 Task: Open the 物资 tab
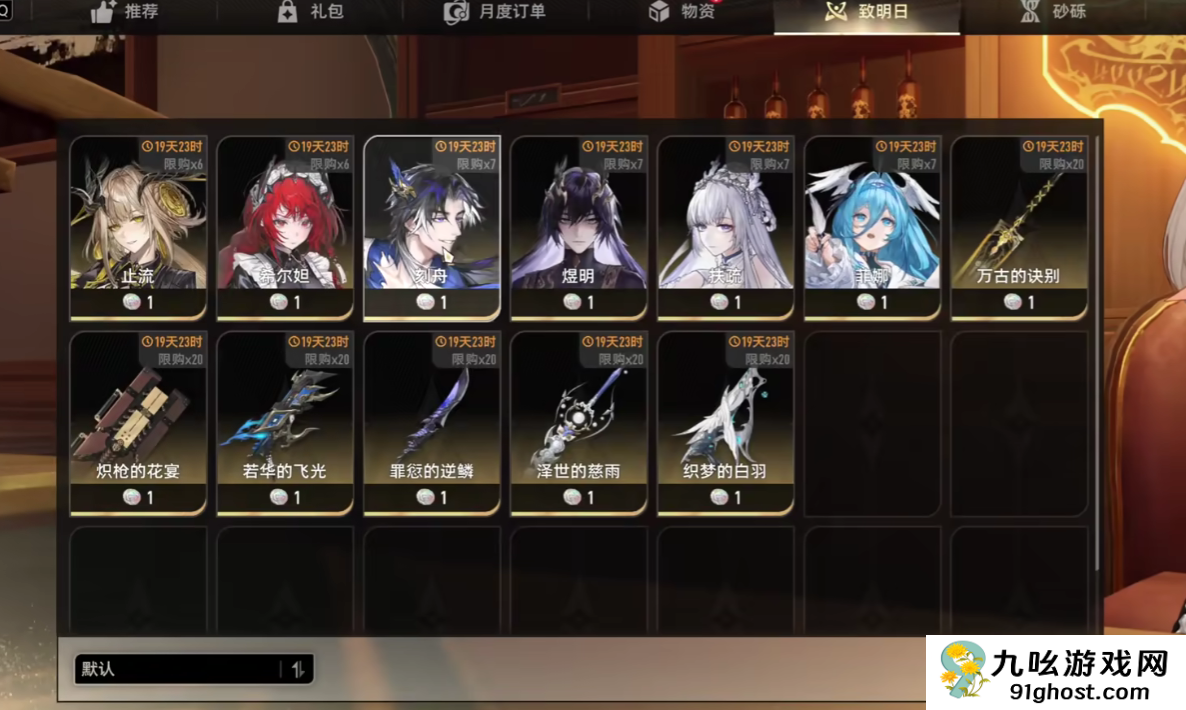click(683, 13)
